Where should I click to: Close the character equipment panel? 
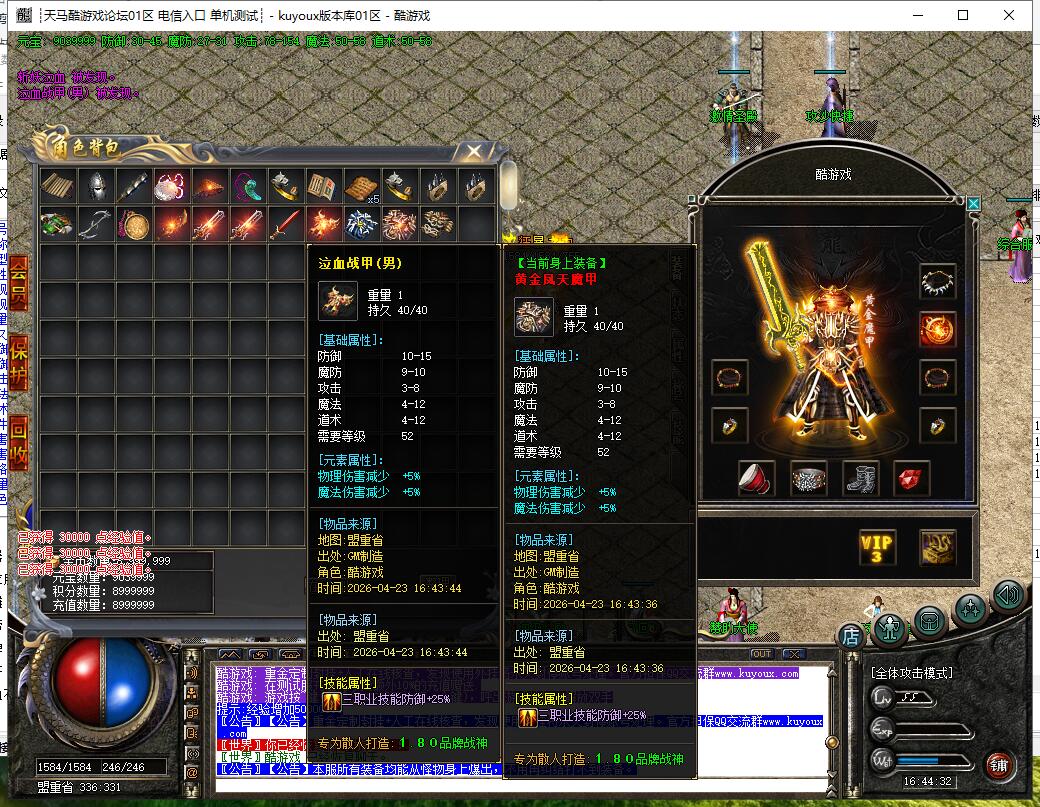(x=974, y=204)
